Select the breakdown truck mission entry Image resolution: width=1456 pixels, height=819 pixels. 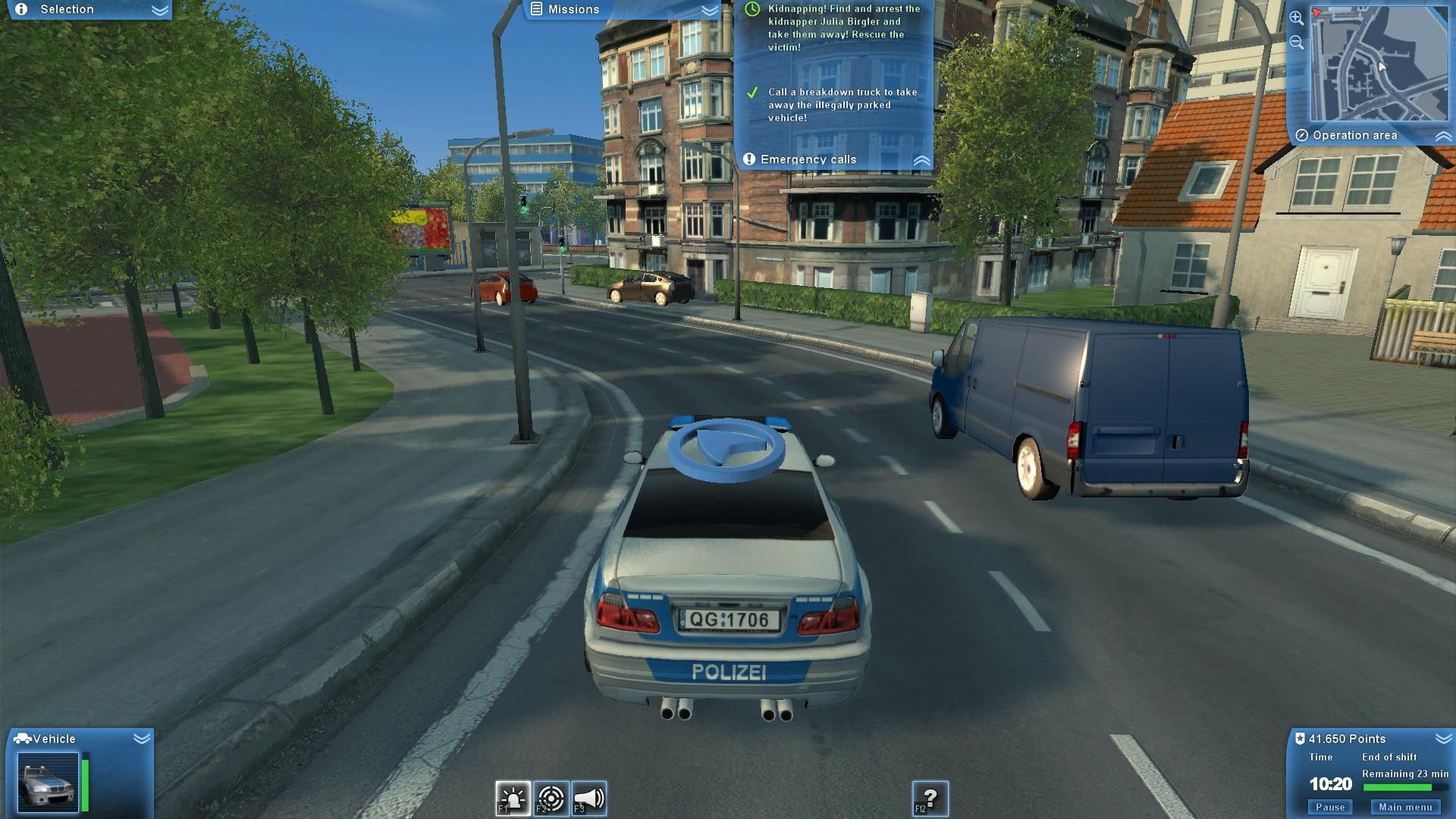[x=842, y=105]
